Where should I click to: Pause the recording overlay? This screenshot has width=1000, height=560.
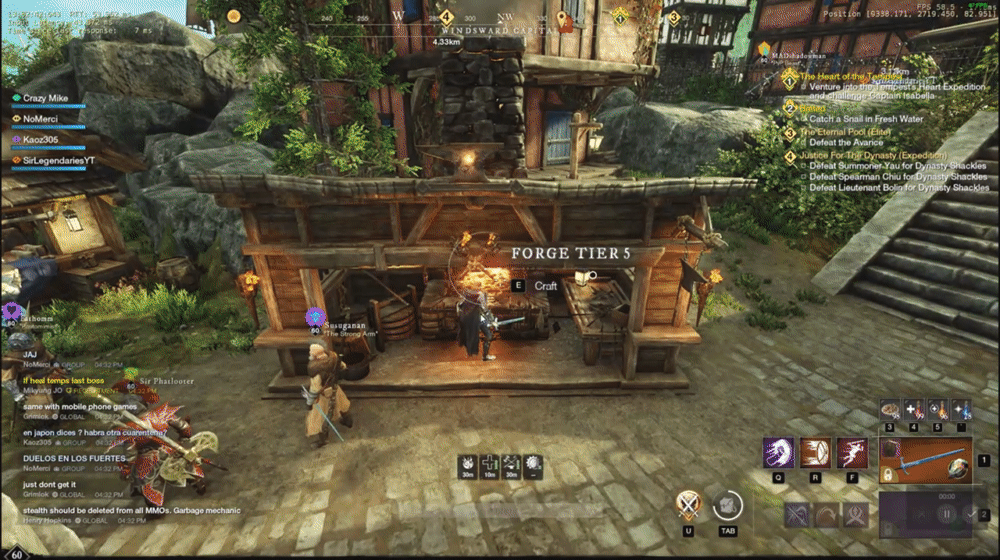[948, 515]
